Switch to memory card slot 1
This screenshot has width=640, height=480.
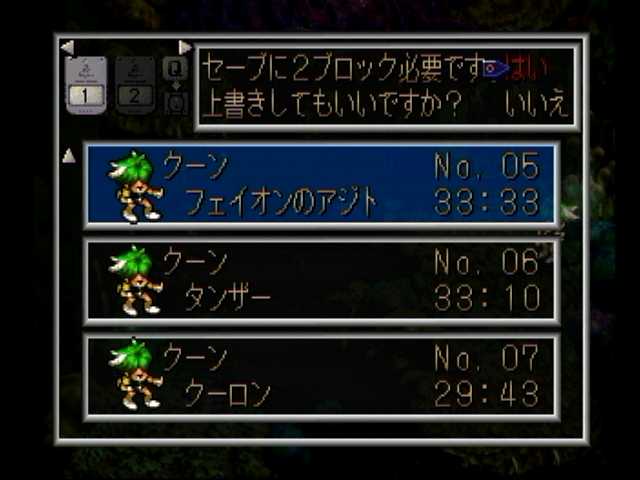point(86,84)
